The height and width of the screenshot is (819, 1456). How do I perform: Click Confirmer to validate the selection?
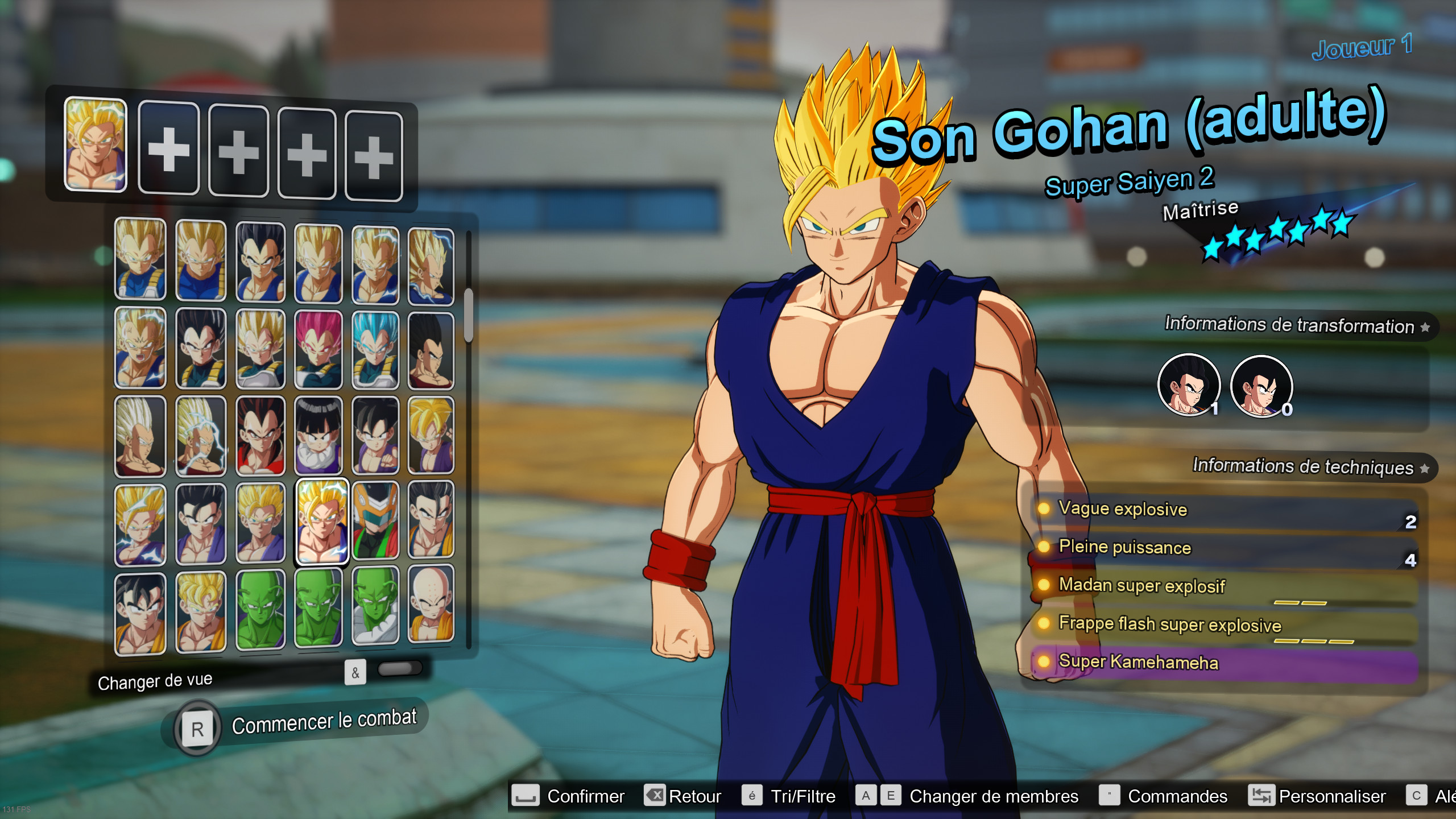pyautogui.click(x=586, y=796)
